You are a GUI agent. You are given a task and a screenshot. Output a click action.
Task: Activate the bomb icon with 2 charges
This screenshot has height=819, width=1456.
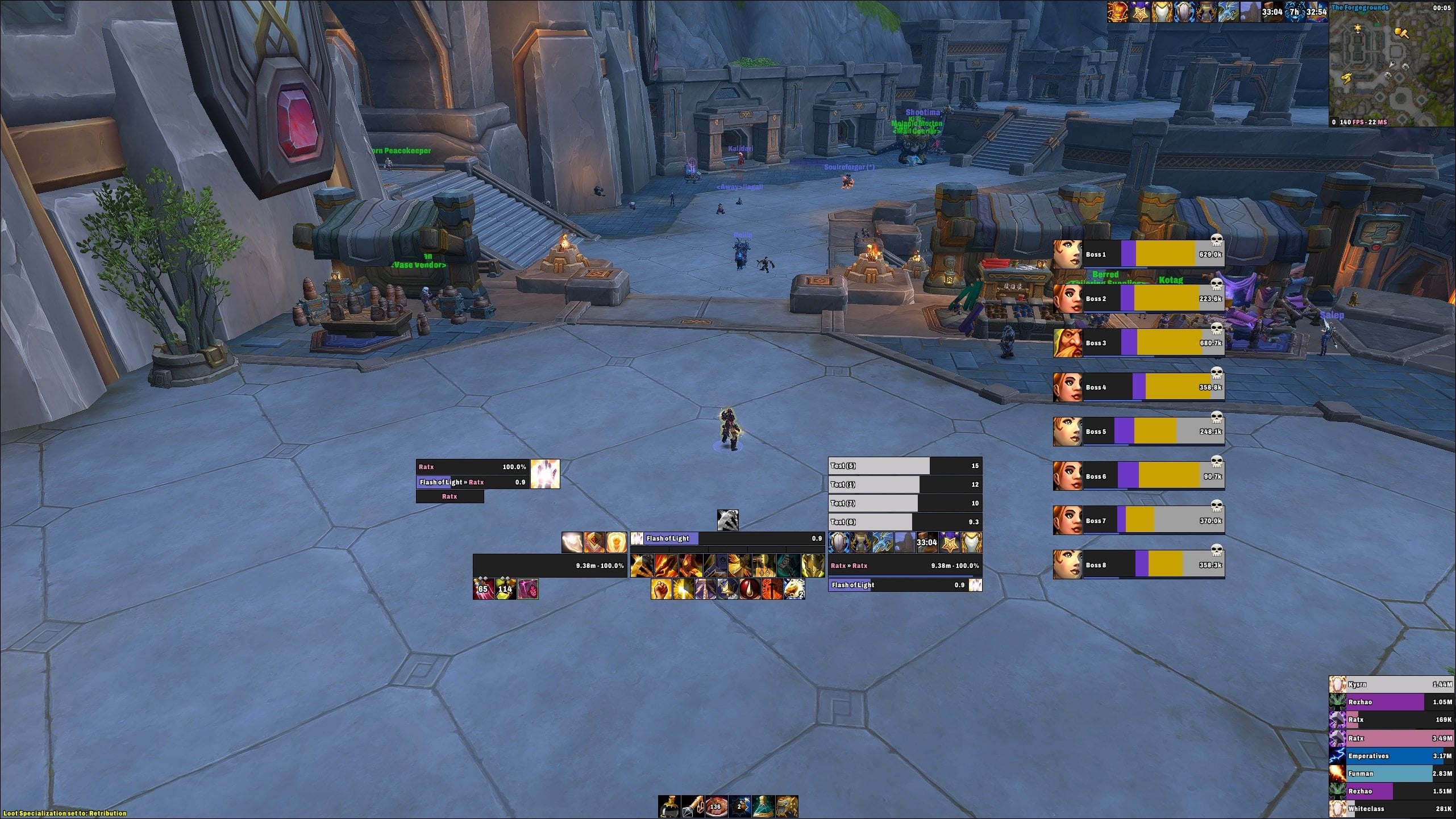tap(739, 807)
